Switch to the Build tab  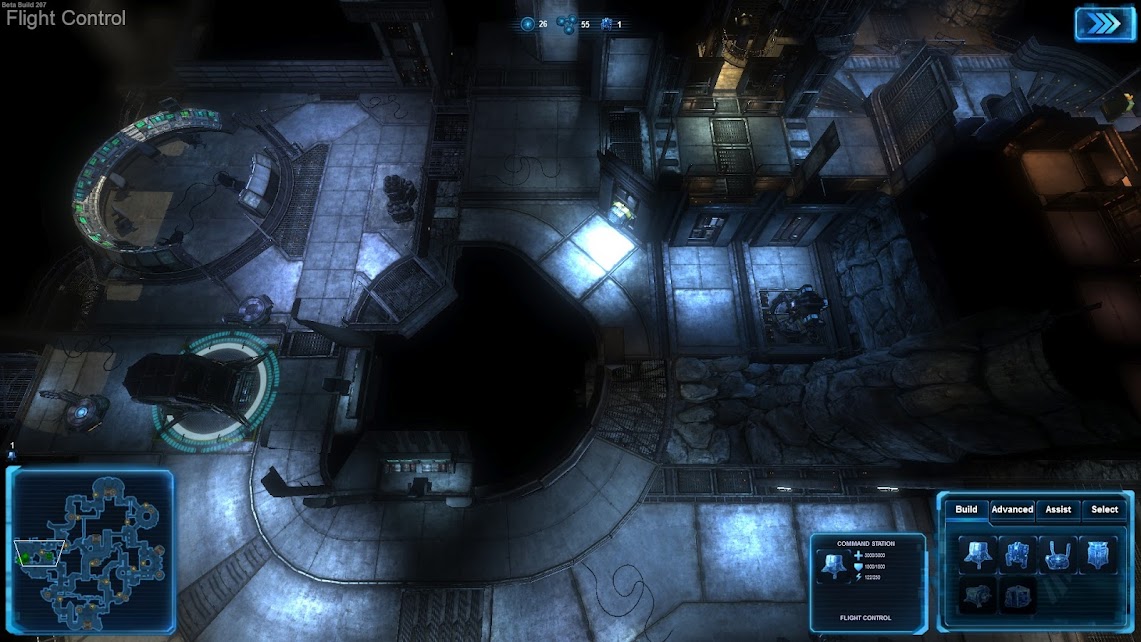[x=966, y=510]
